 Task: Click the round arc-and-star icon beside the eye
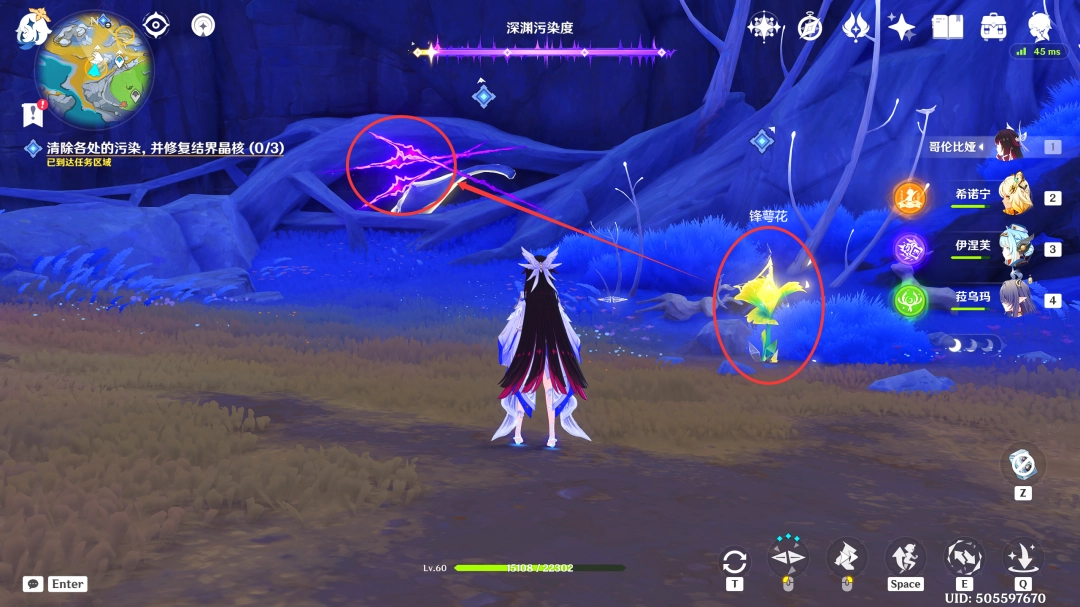tap(203, 25)
